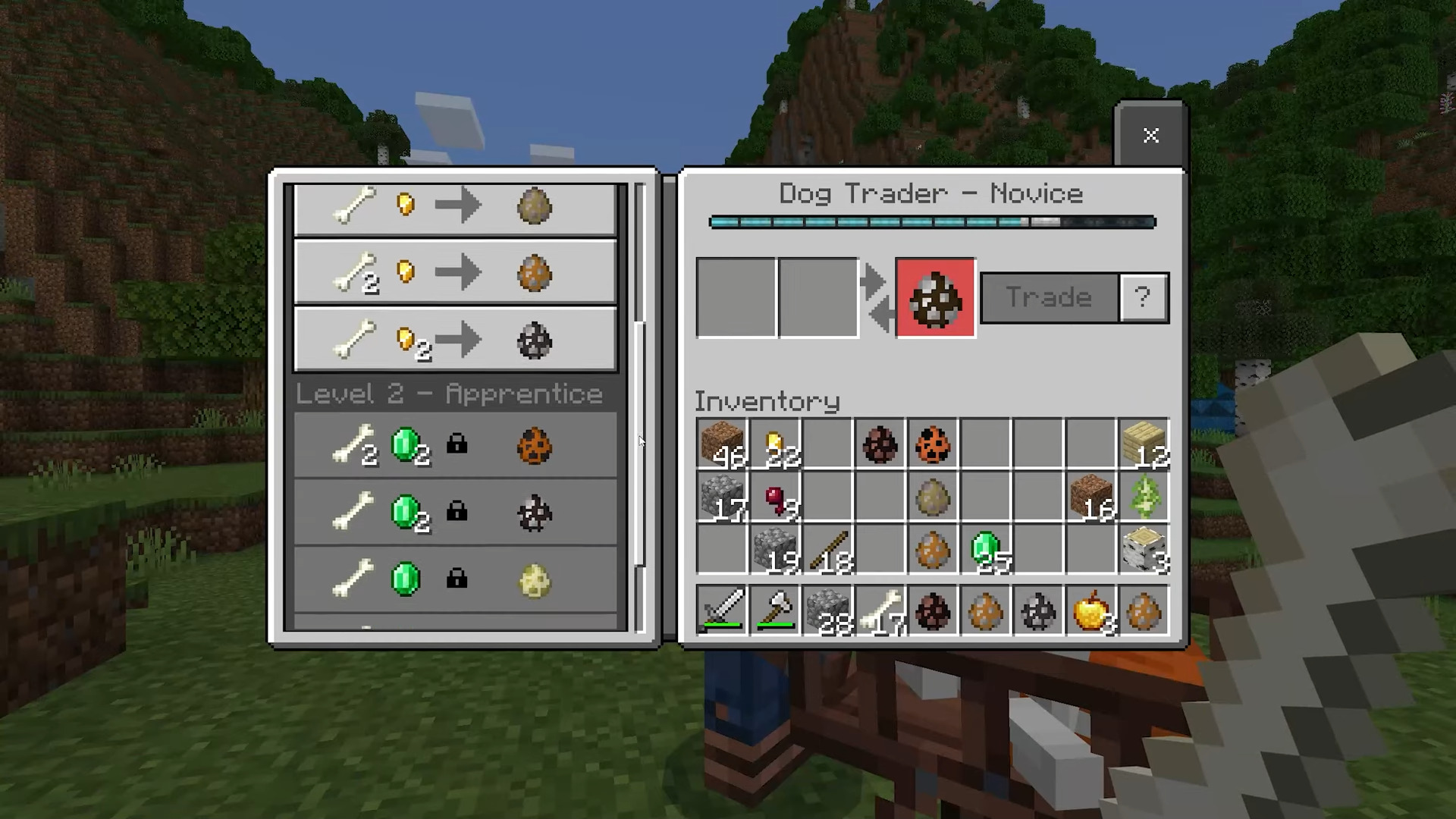Open the question mark help button

tap(1143, 297)
